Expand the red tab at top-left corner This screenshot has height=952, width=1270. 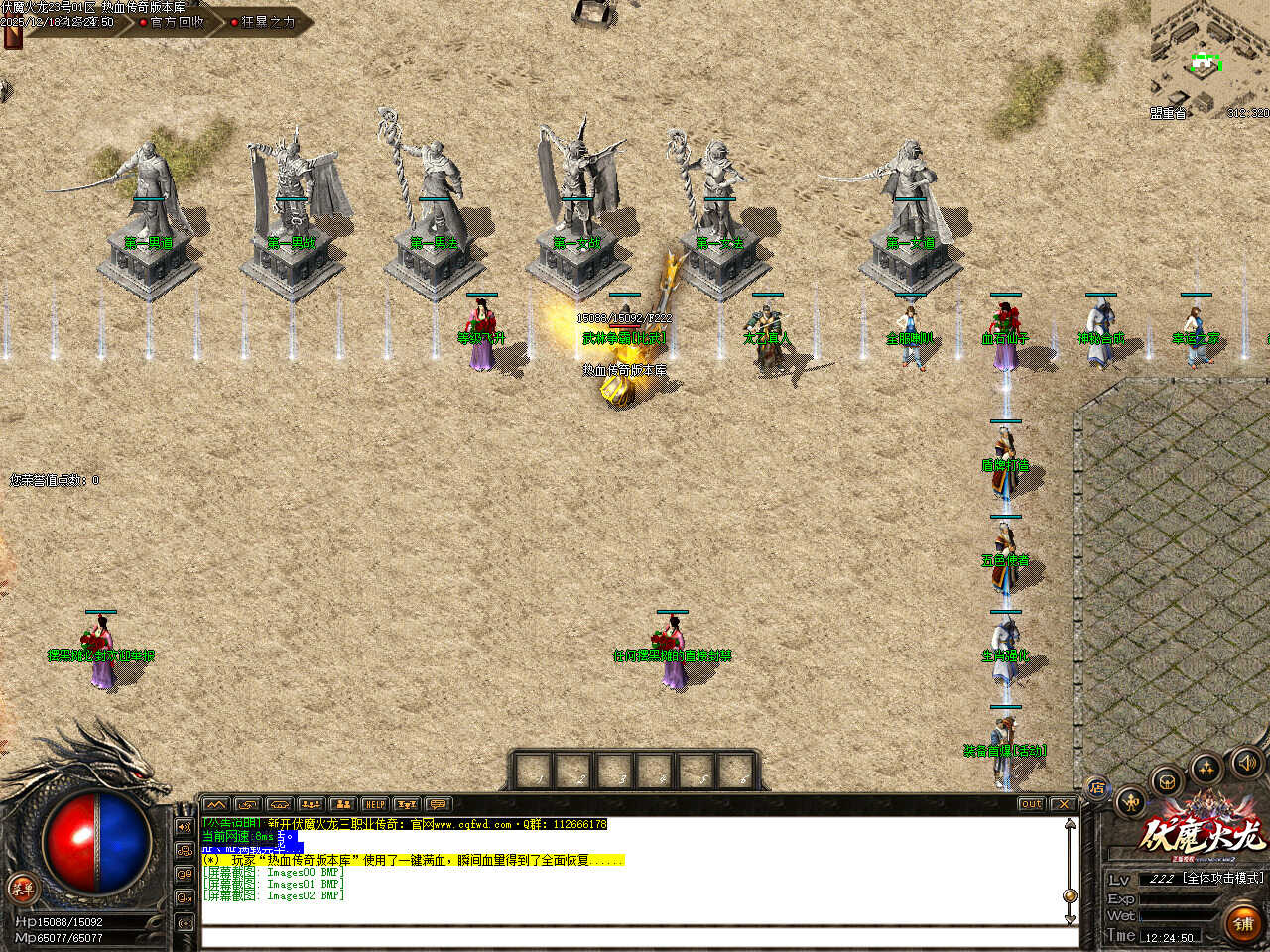point(13,37)
